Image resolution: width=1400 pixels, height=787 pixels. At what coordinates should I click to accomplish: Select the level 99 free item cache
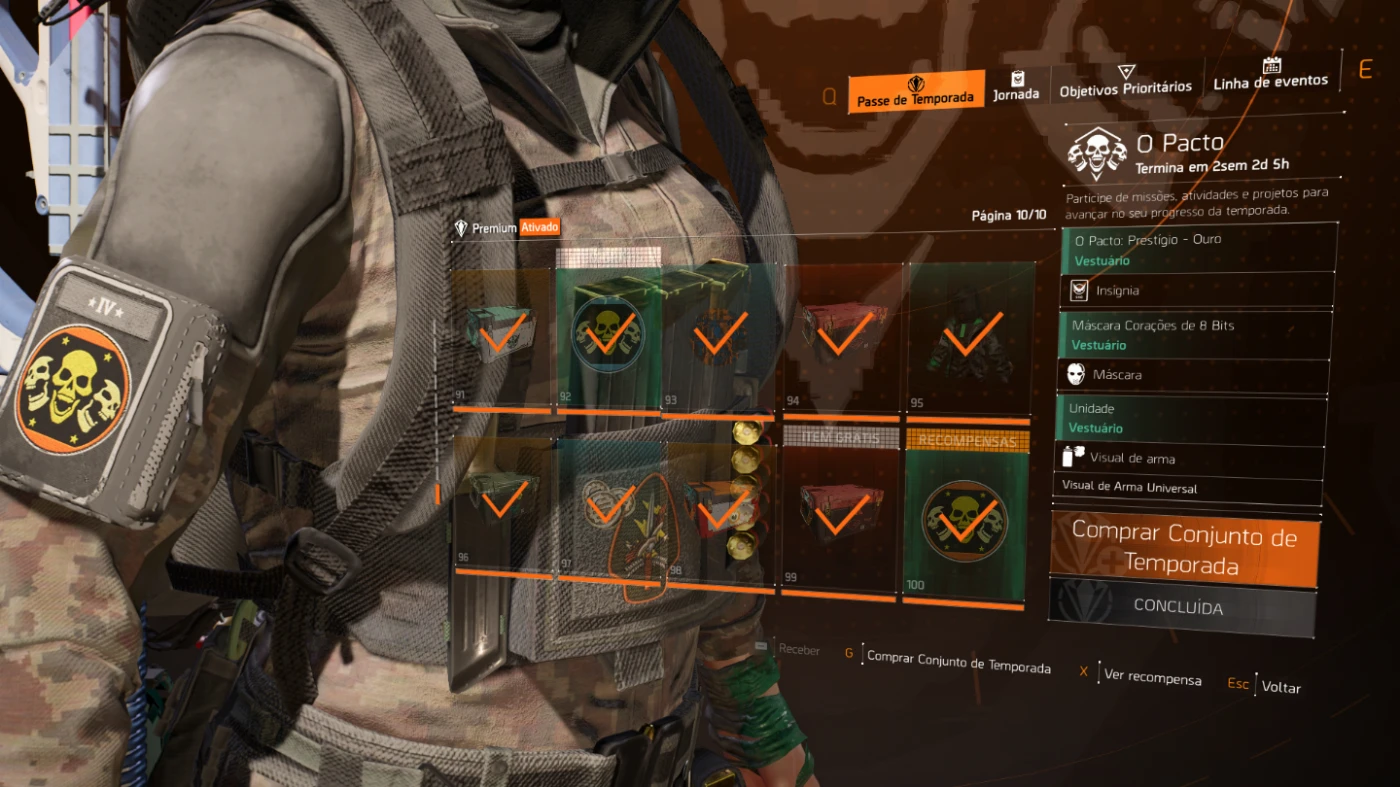tap(838, 517)
